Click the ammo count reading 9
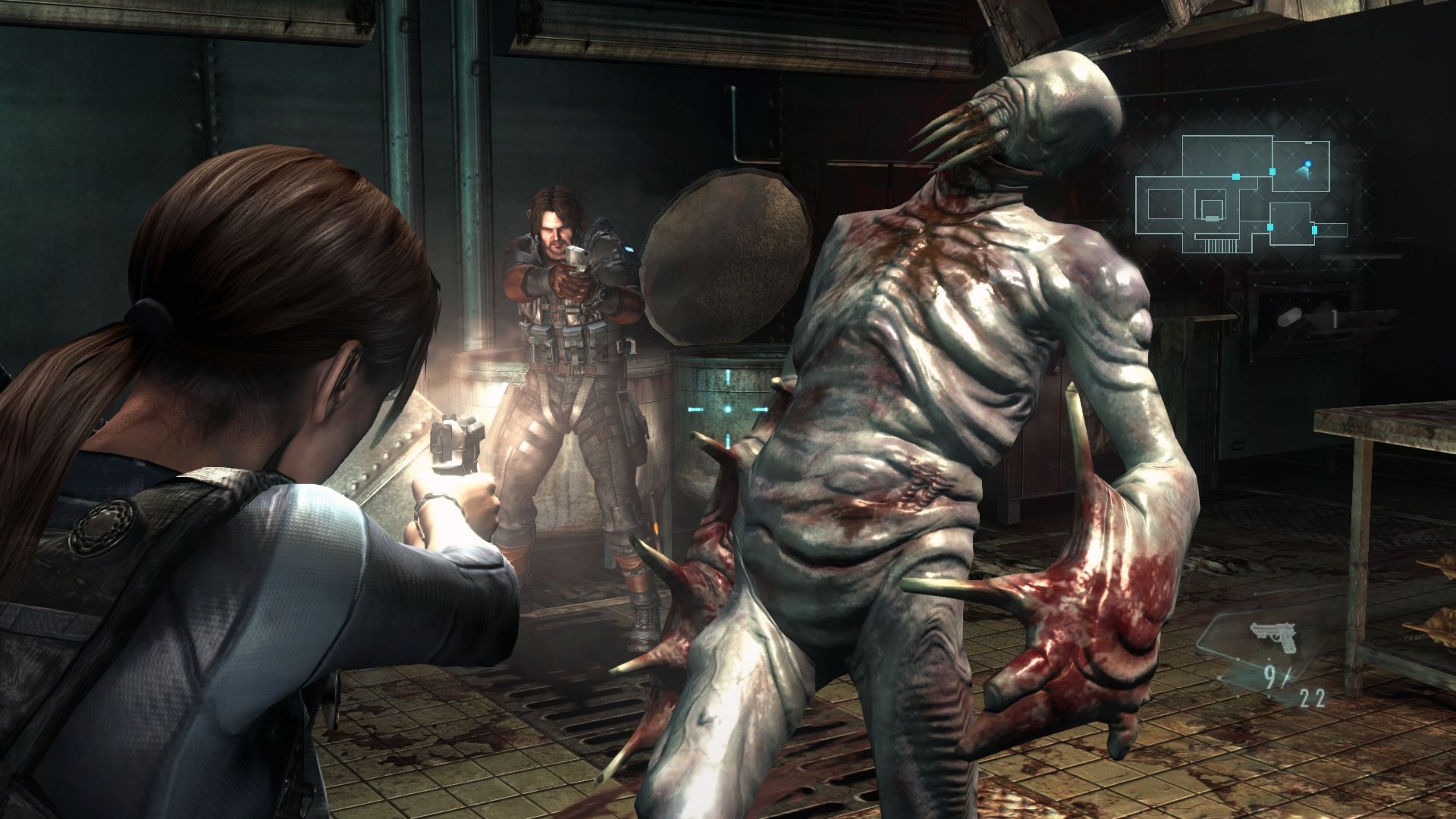 click(x=1269, y=675)
